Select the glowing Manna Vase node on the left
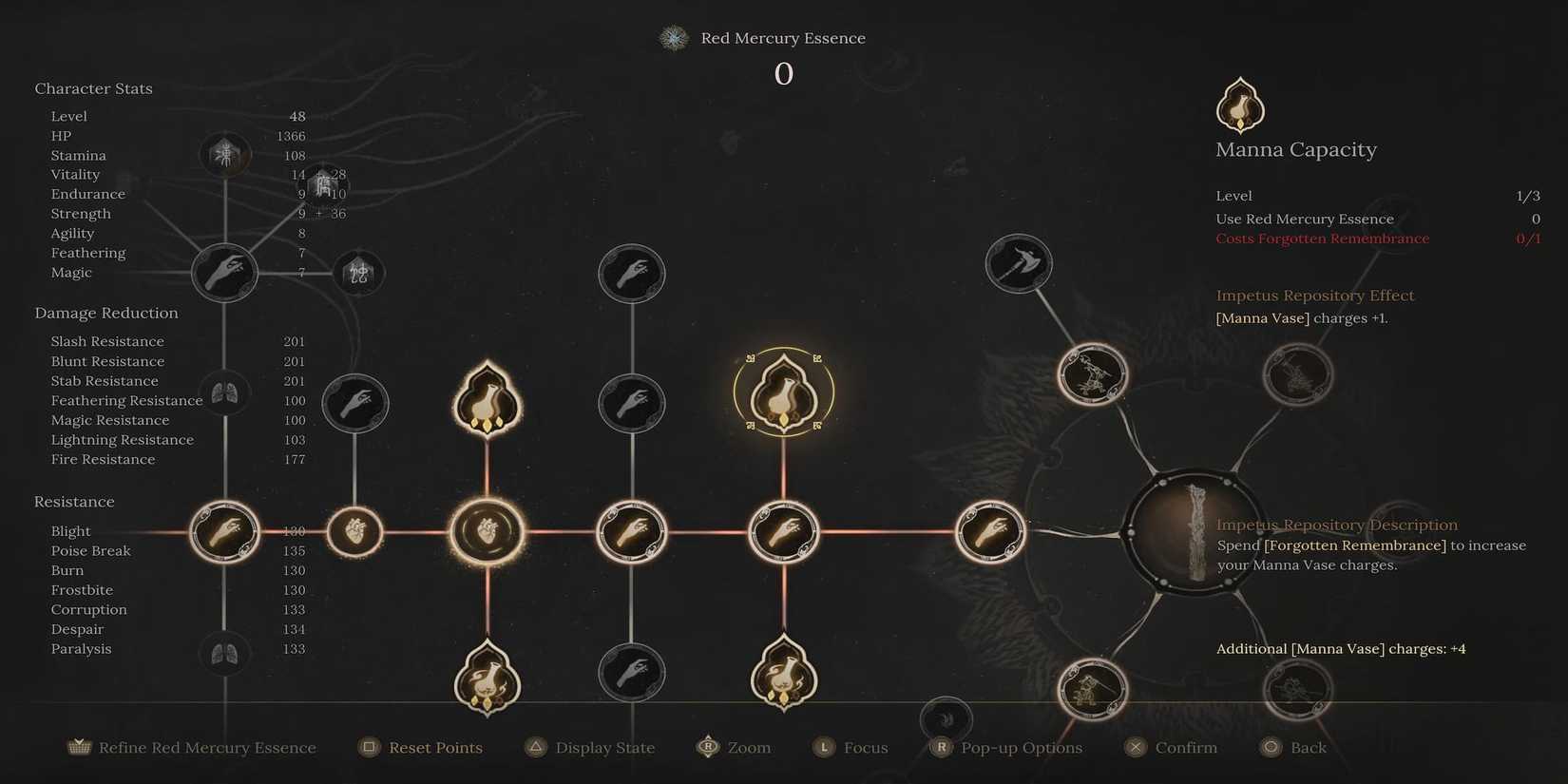This screenshot has height=784, width=1568. (487, 399)
